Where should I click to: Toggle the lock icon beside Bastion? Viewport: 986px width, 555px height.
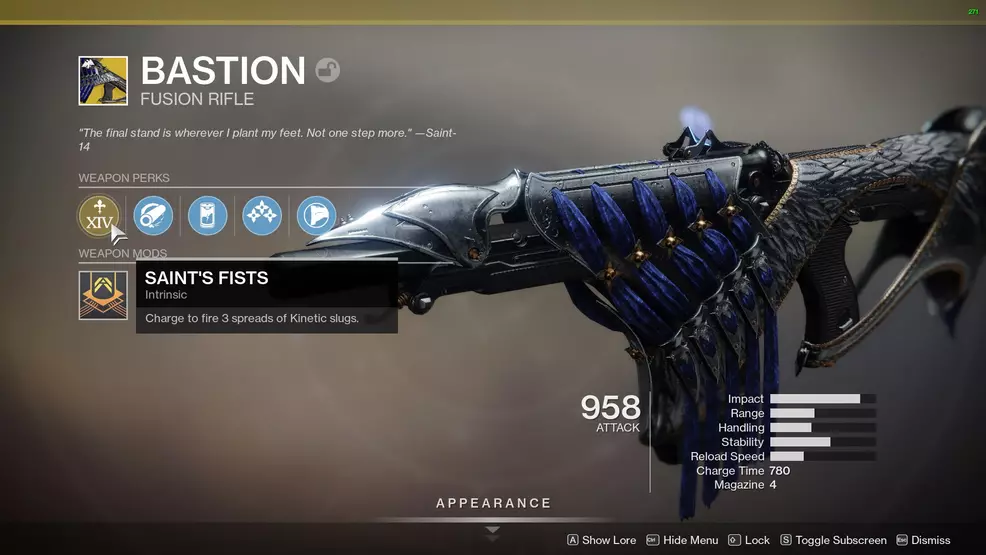point(327,70)
